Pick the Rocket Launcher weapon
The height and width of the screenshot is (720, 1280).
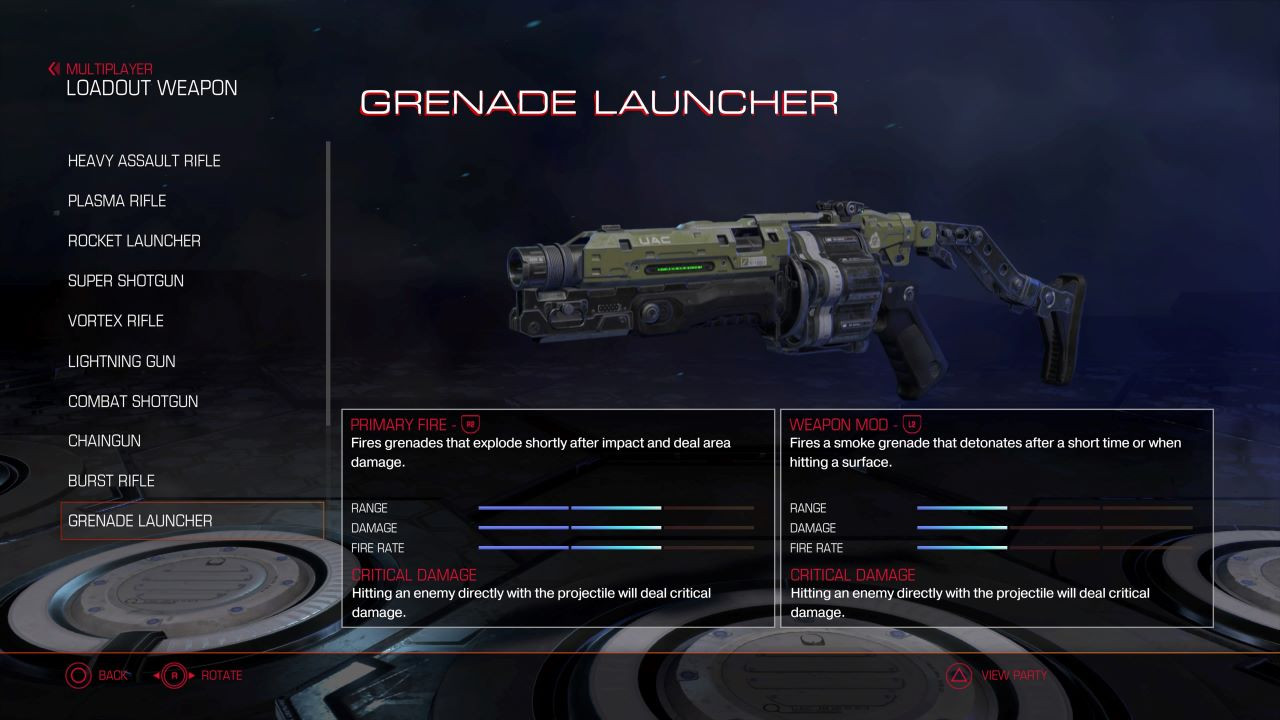(x=134, y=241)
